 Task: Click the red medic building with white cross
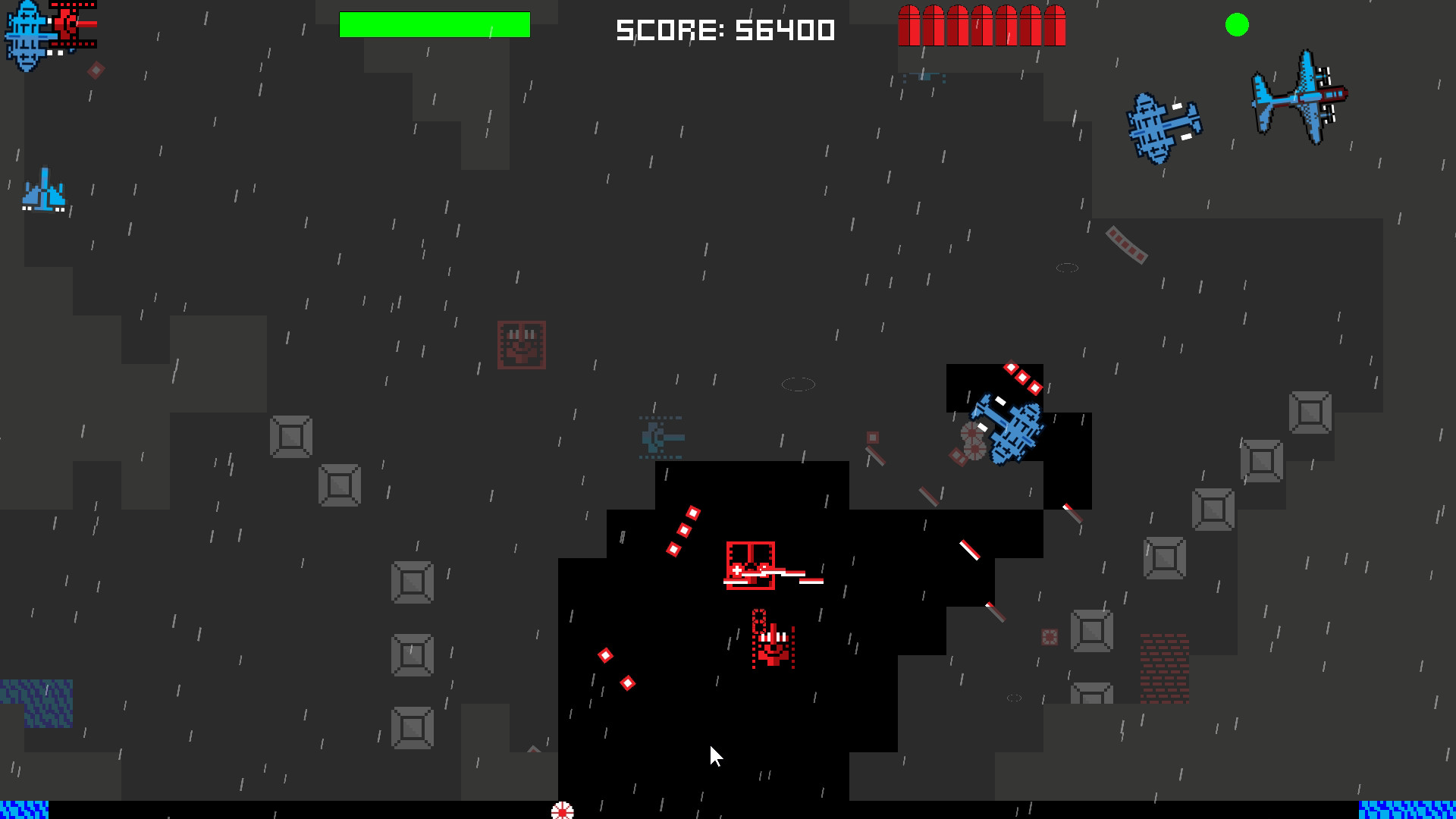[751, 565]
